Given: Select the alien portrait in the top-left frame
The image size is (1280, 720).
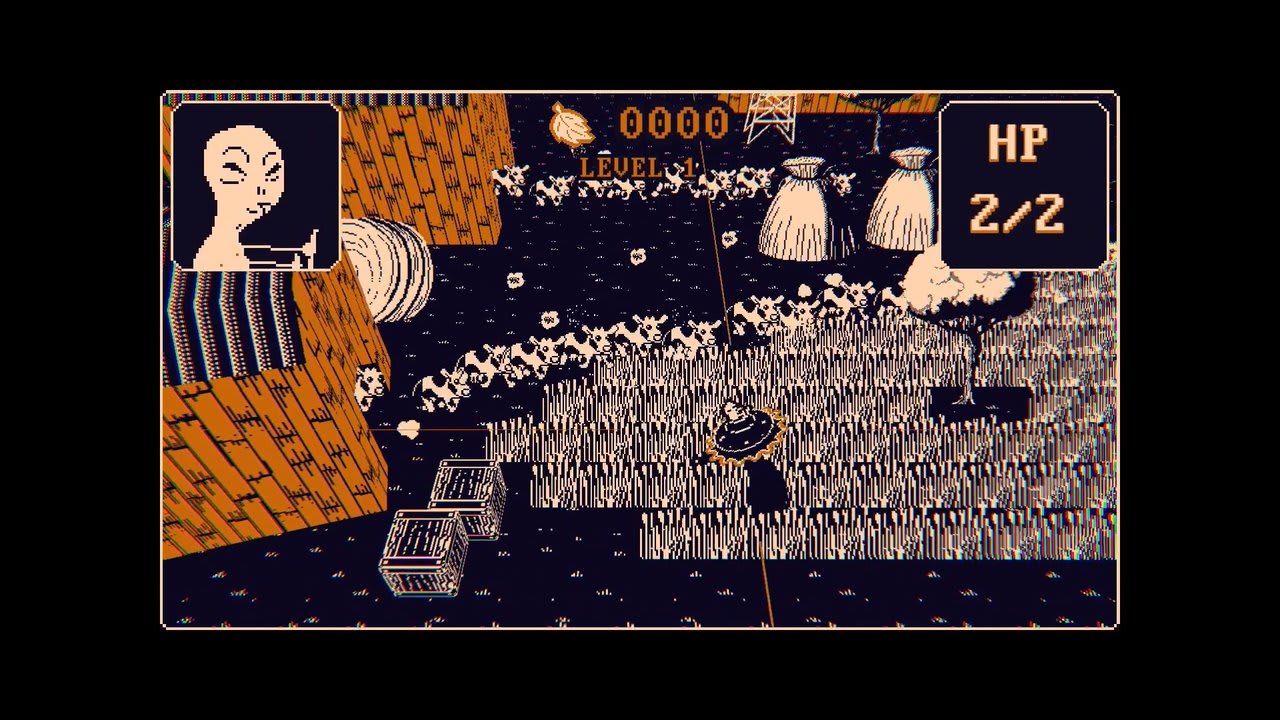Looking at the screenshot, I should [x=256, y=190].
